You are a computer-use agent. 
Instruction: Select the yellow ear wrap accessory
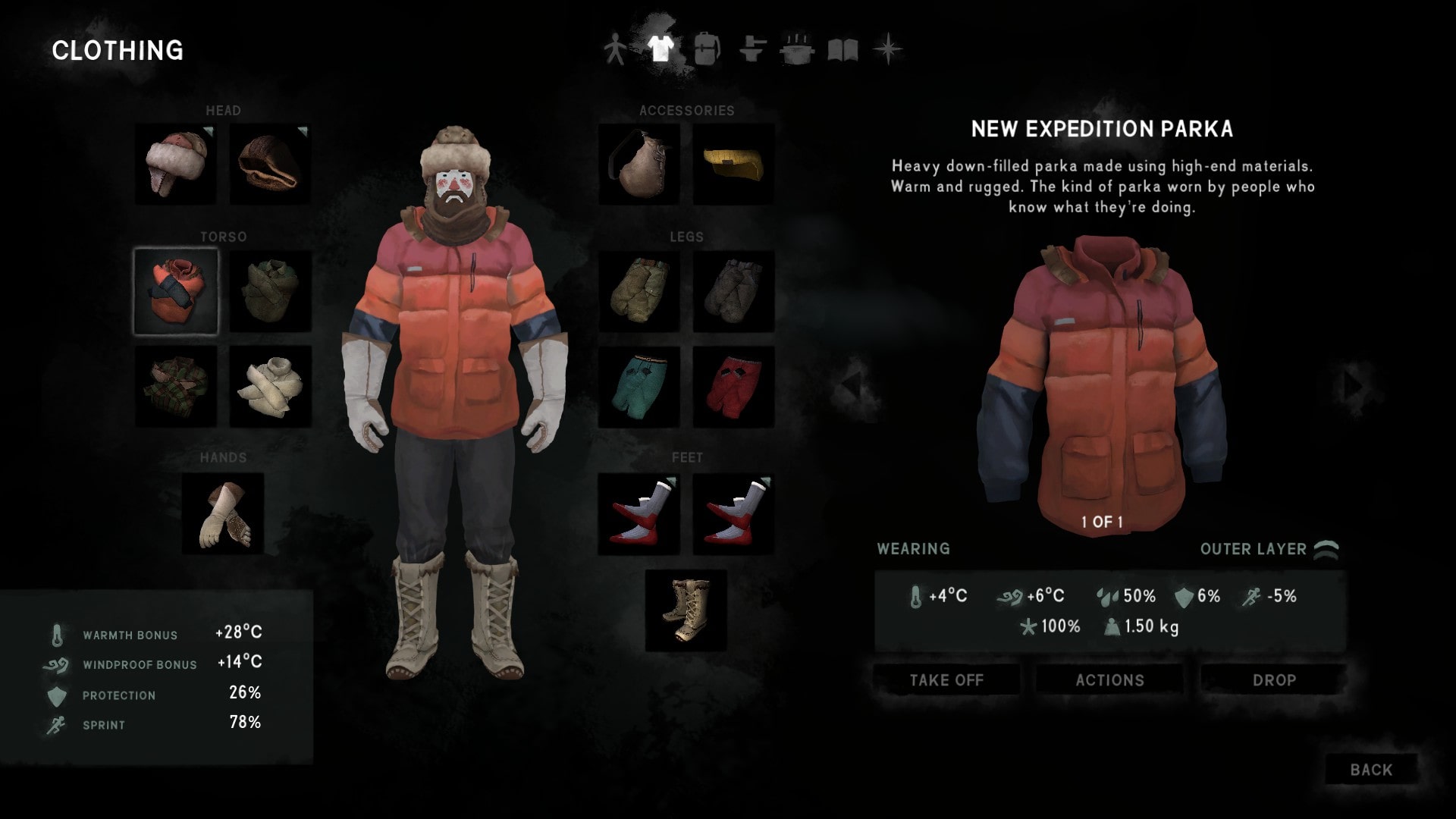click(733, 164)
